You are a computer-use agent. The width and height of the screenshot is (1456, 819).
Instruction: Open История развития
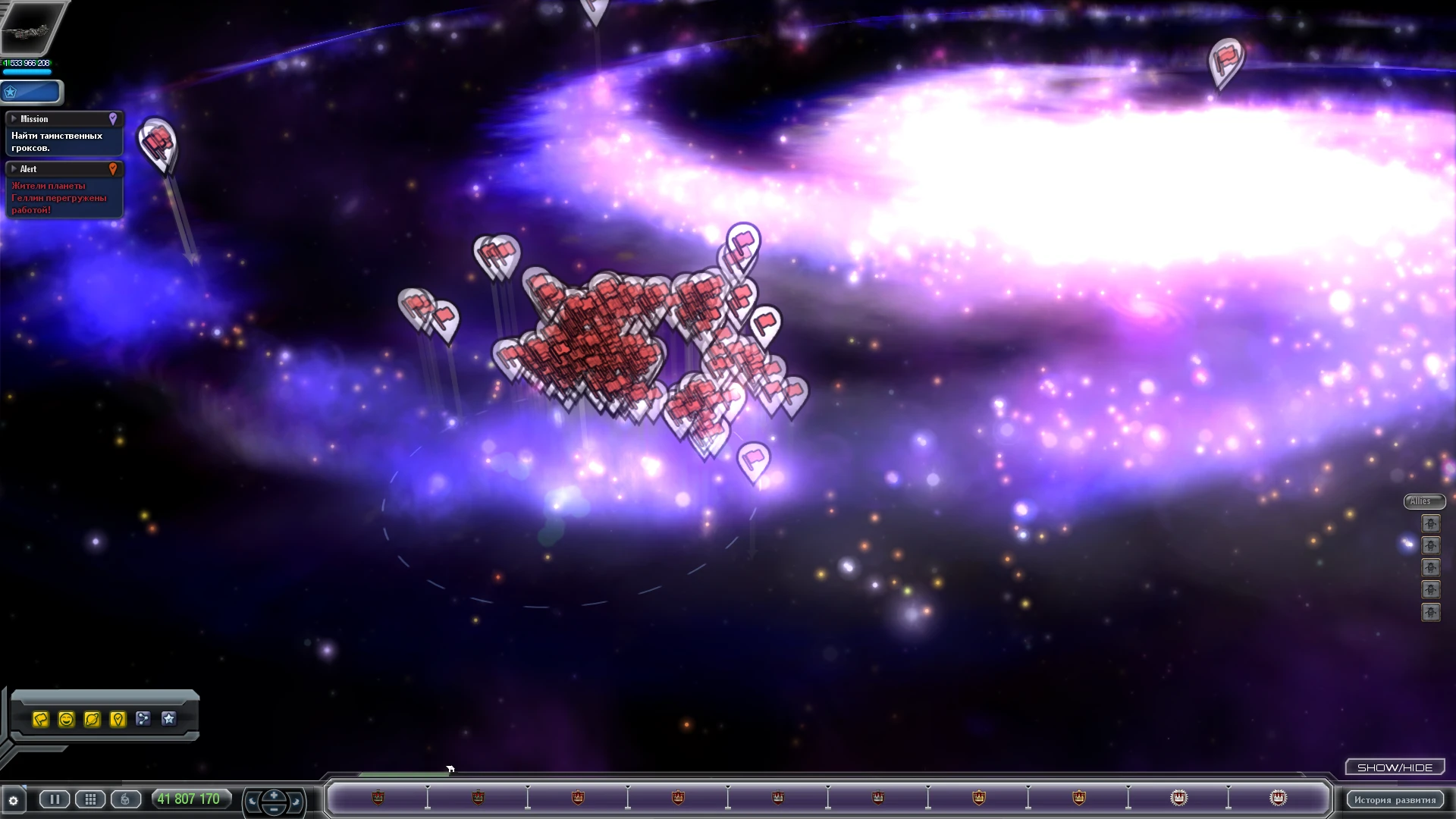[x=1394, y=799]
